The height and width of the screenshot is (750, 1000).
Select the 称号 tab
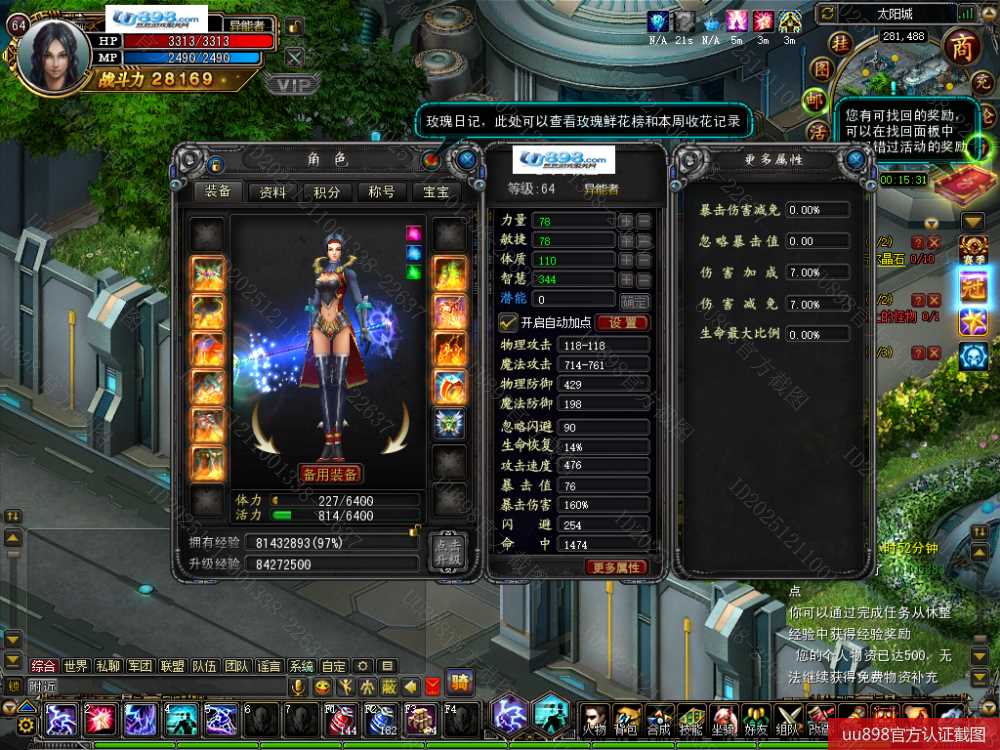coord(381,192)
